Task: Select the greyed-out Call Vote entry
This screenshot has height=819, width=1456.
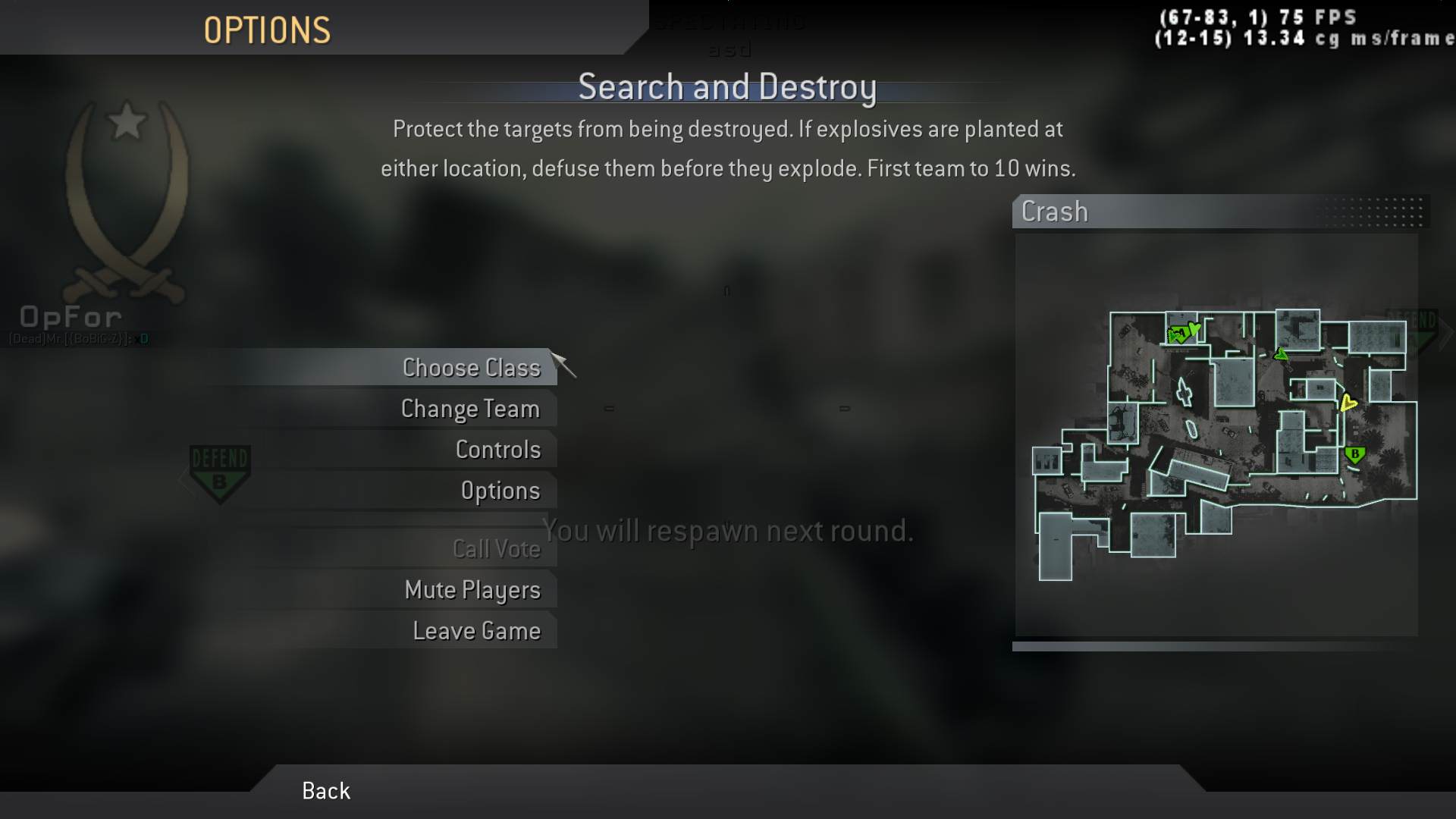Action: coord(496,548)
